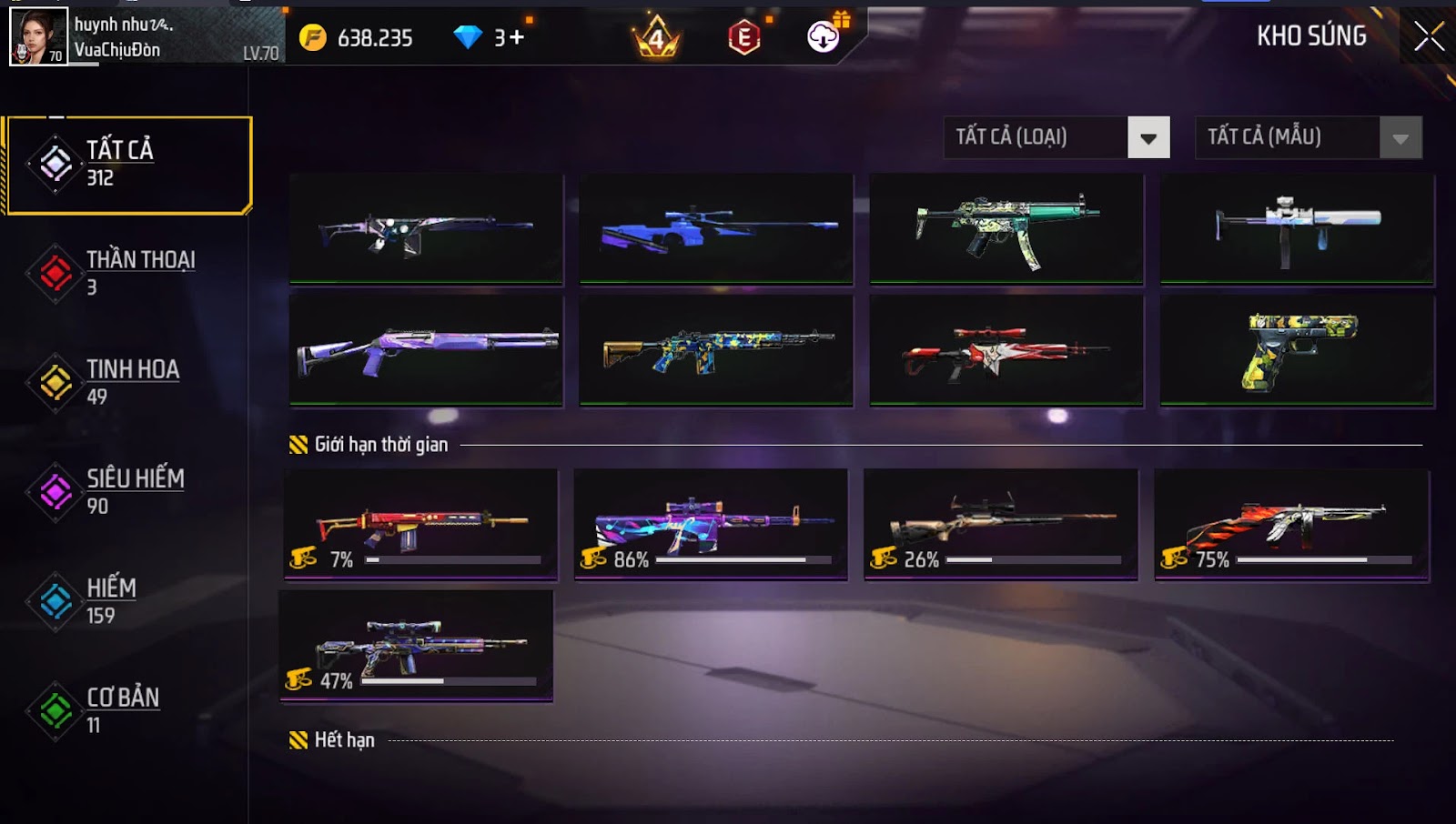
Task: Choose the Cơ Bản category tab
Action: (x=127, y=710)
